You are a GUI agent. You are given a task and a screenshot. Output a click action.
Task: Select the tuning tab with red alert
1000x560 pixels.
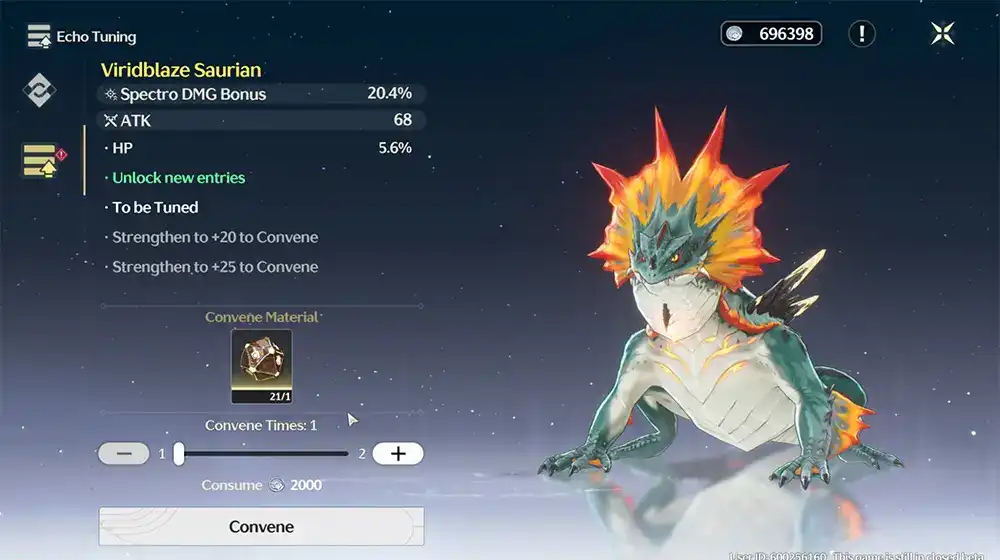(41, 160)
